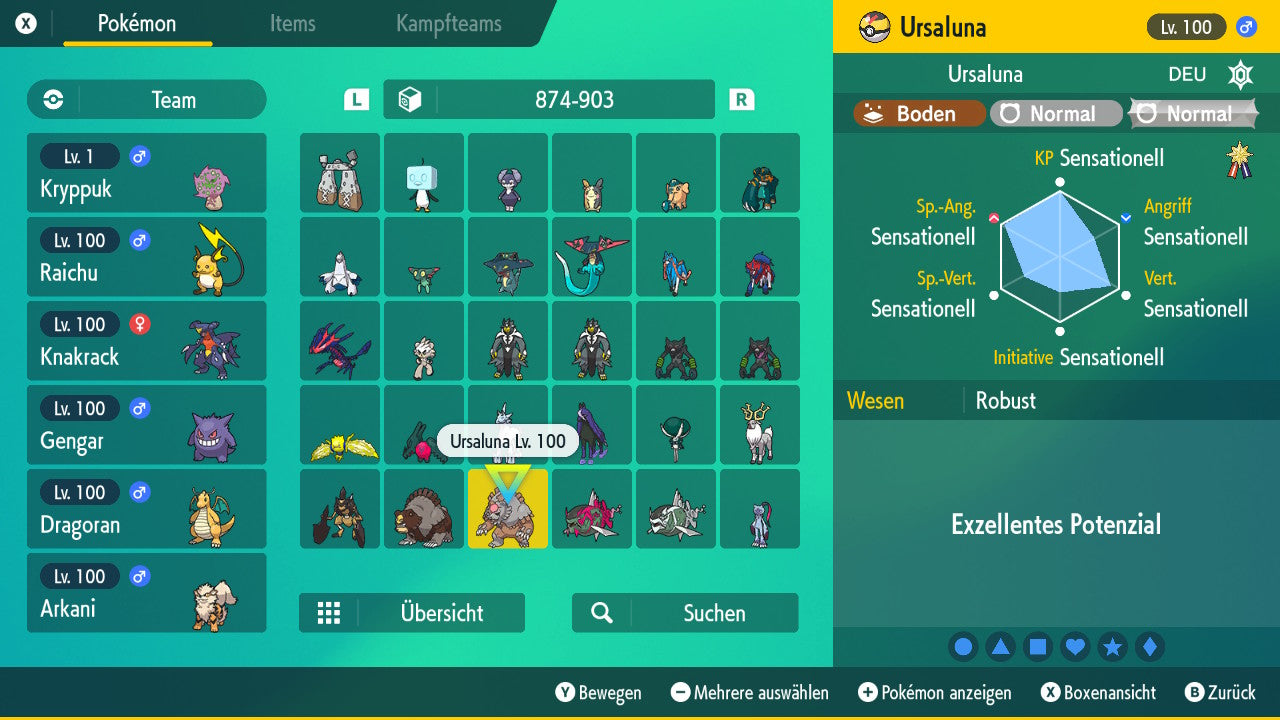This screenshot has height=720, width=1280.
Task: Click the dark ball icon next to DEU
Action: [x=1240, y=74]
